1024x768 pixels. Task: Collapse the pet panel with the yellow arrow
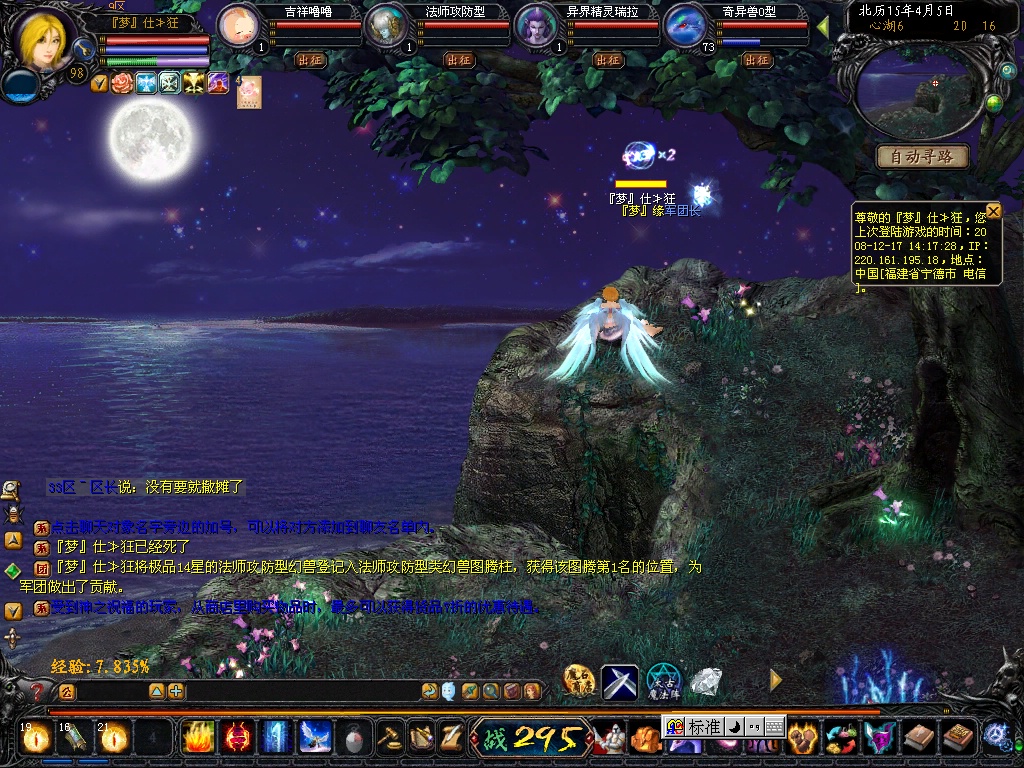[823, 26]
